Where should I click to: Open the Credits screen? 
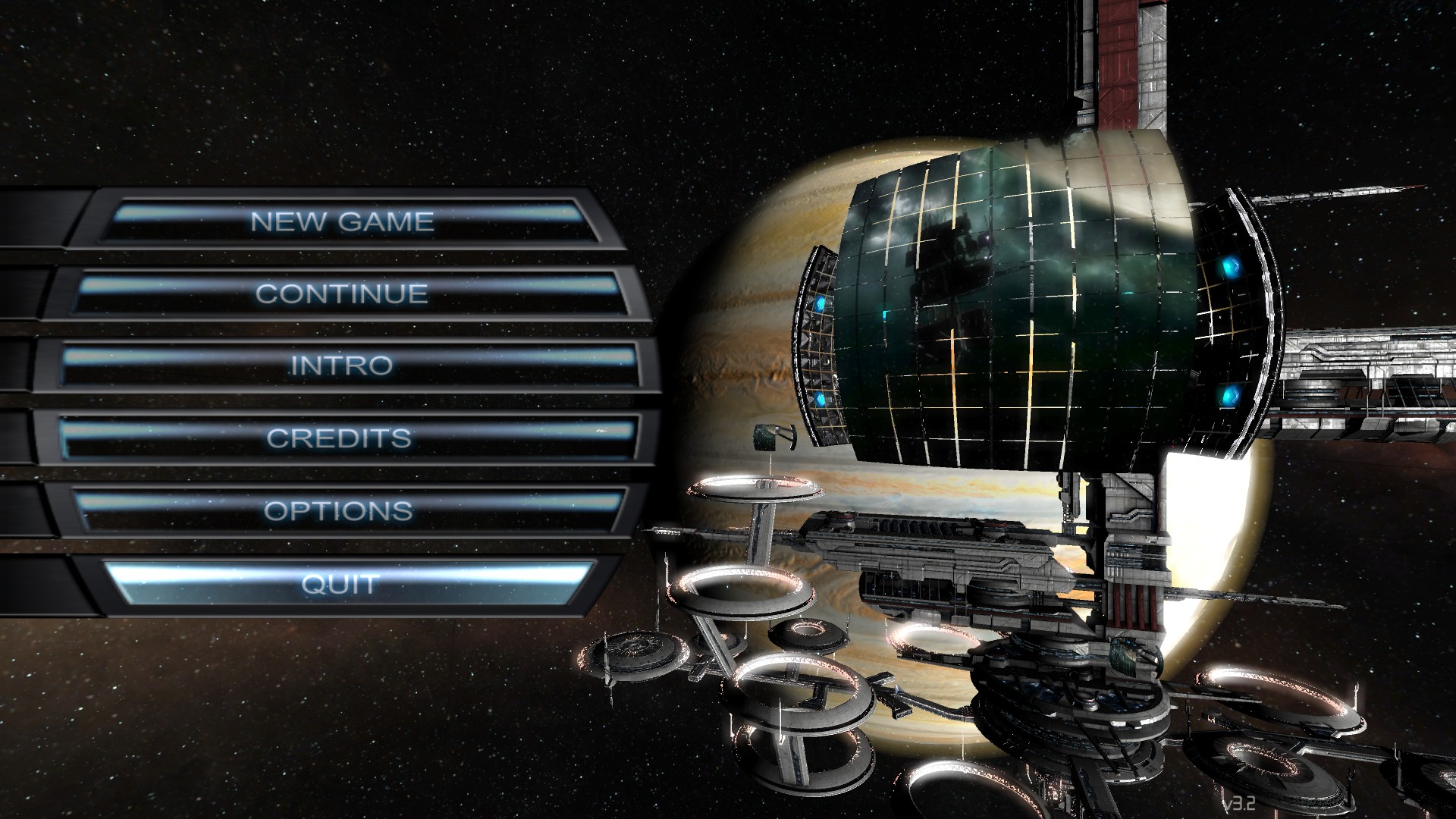[x=339, y=438]
